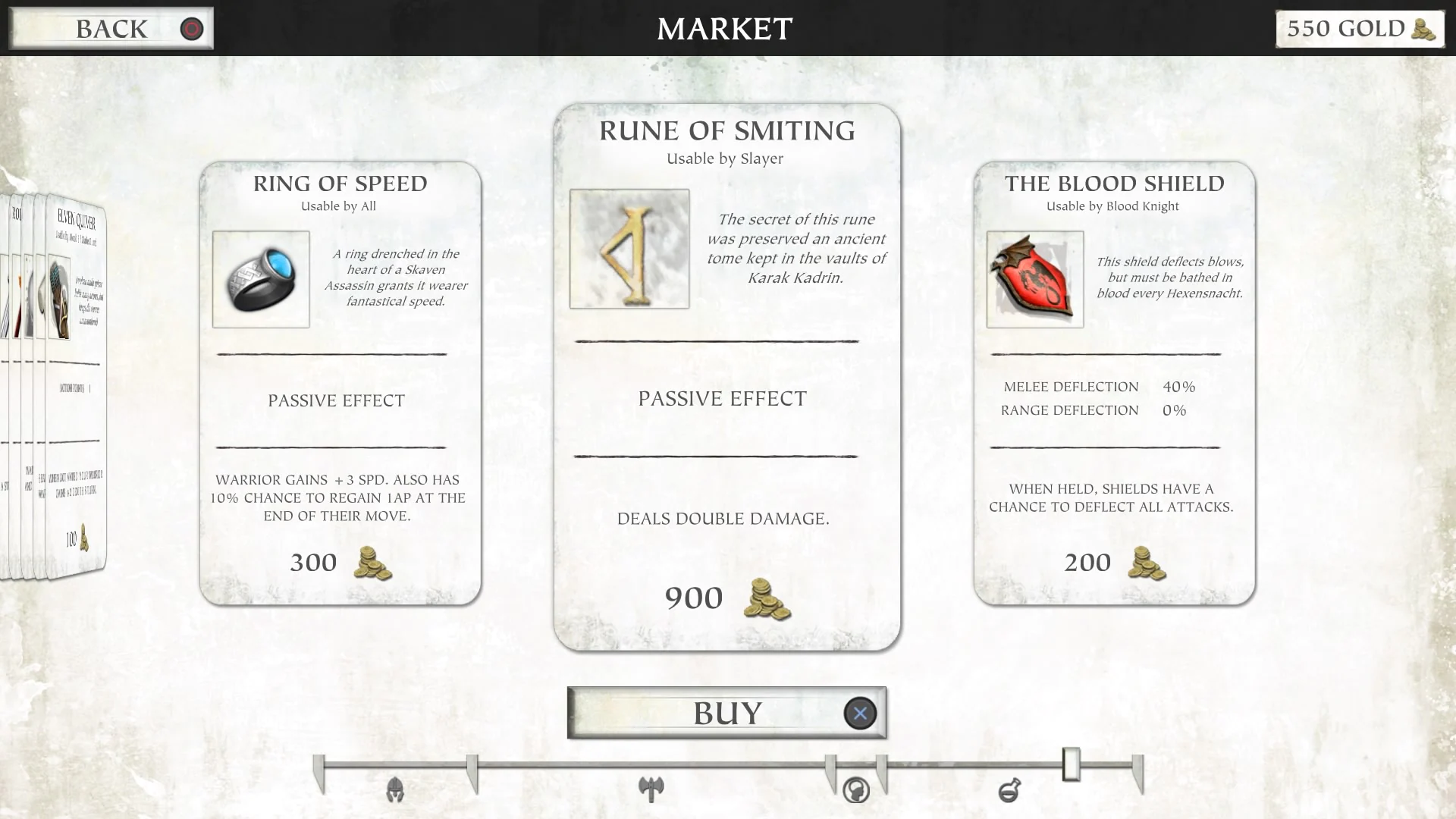Select the helmet armor category icon
Screen dimensions: 1456x819
394,790
